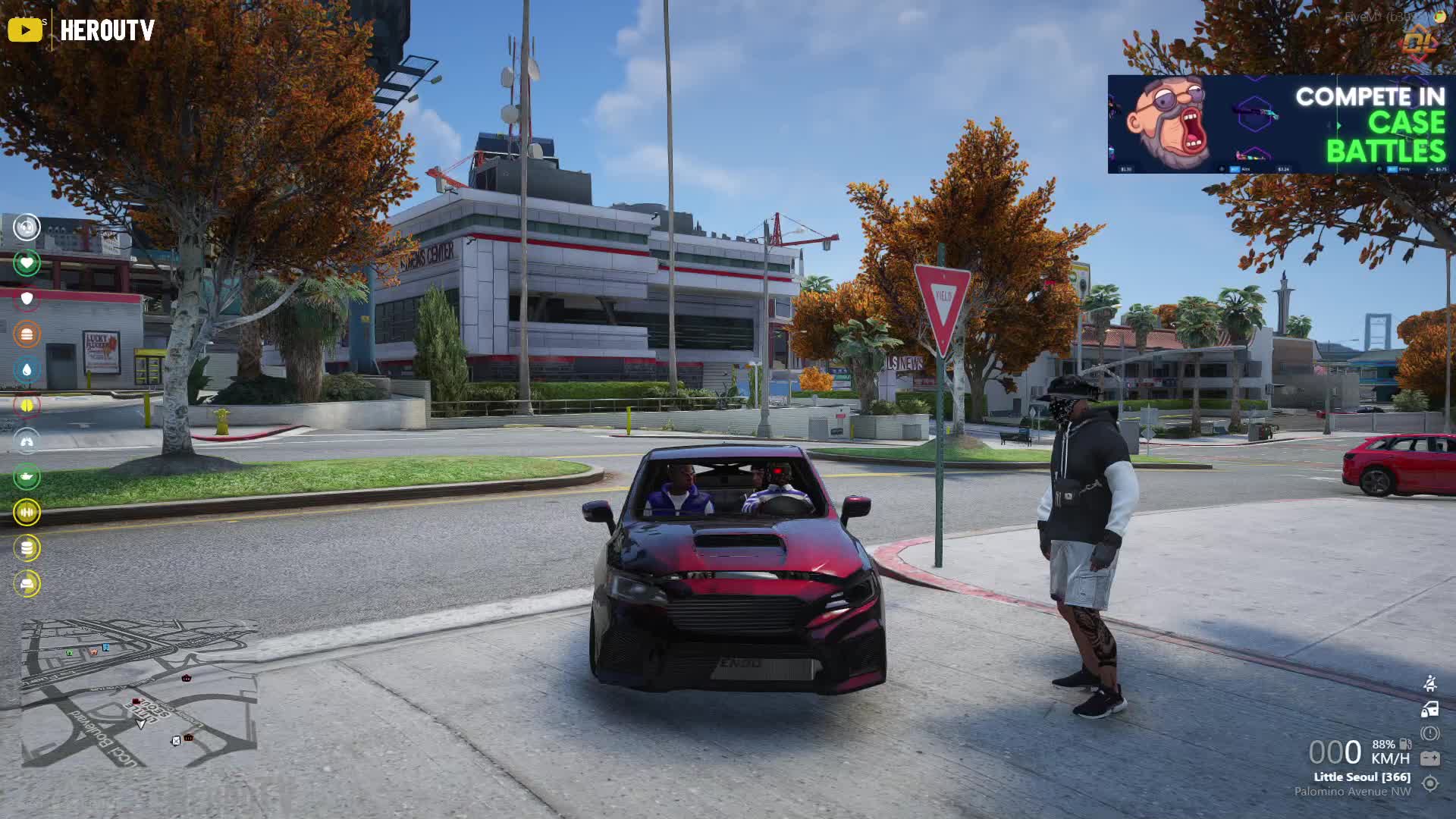1456x819 pixels.
Task: Click the orange burger hunger icon
Action: (x=27, y=334)
